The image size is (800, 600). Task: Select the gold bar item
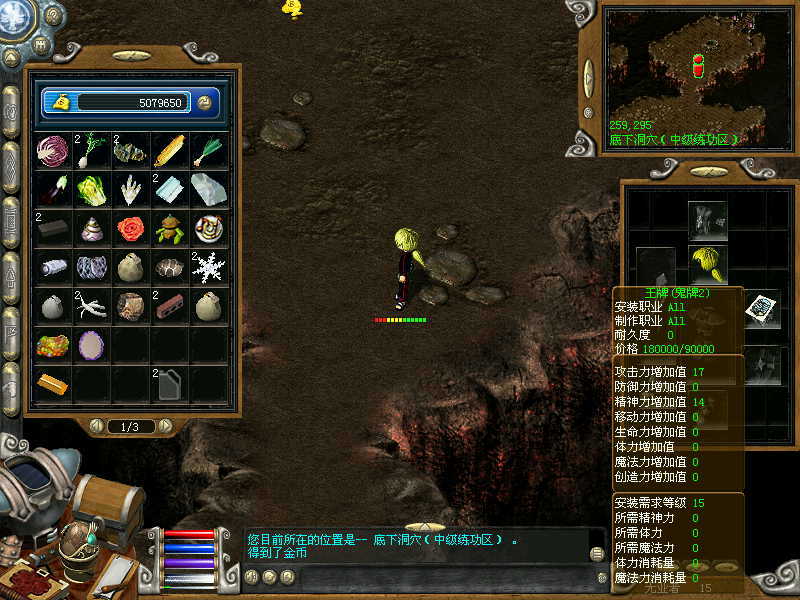(53, 383)
